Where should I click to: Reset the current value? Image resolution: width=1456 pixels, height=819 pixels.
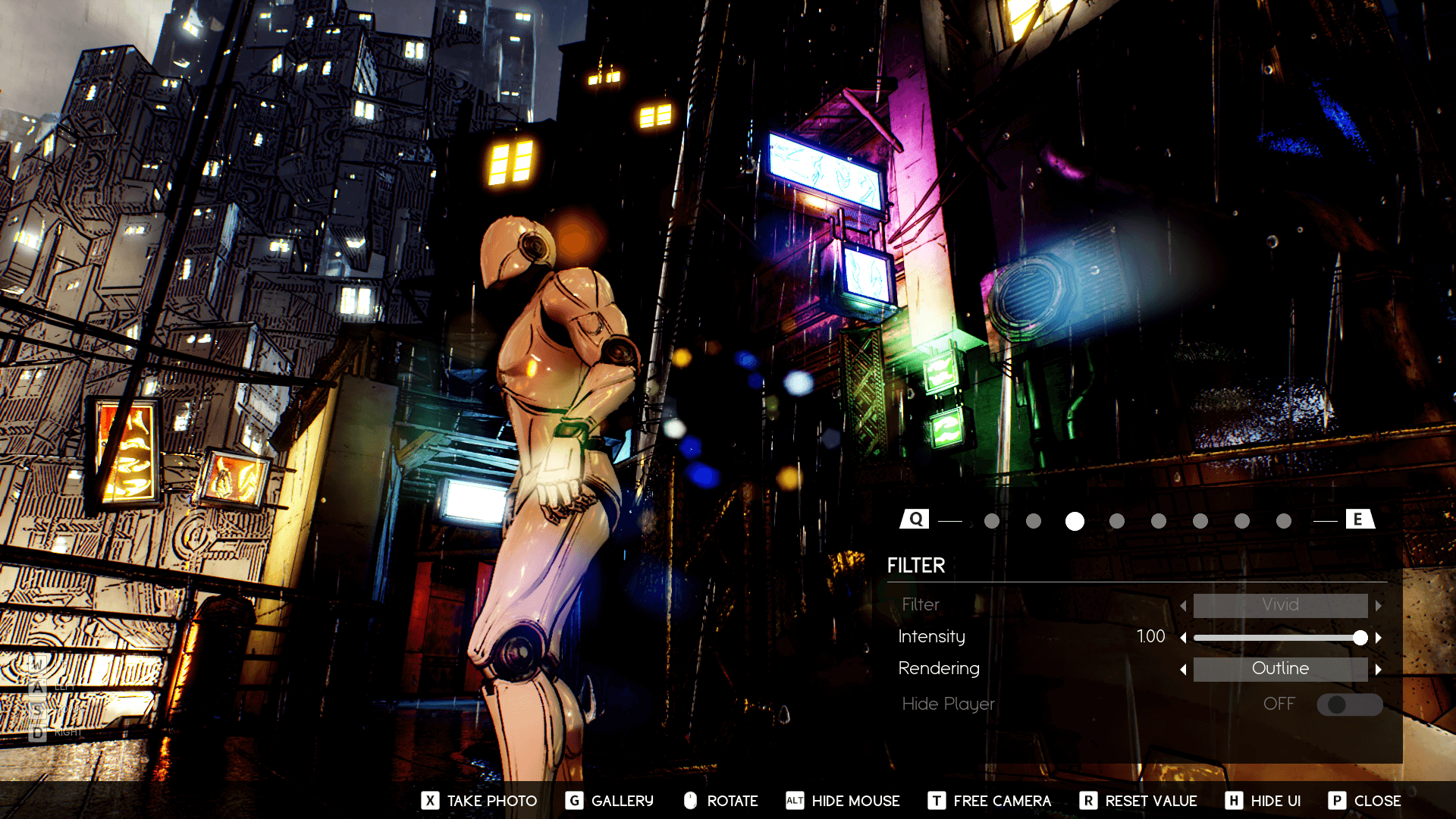(x=1137, y=801)
